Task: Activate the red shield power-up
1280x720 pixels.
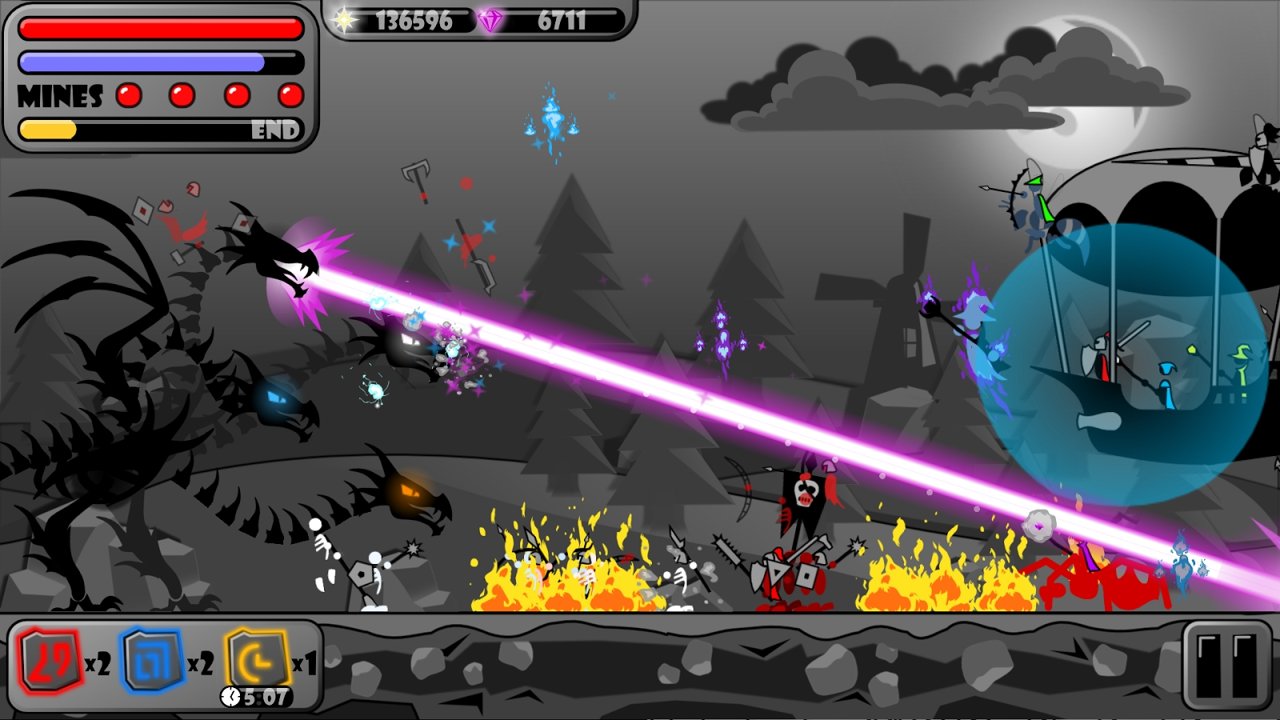Action: pos(47,661)
